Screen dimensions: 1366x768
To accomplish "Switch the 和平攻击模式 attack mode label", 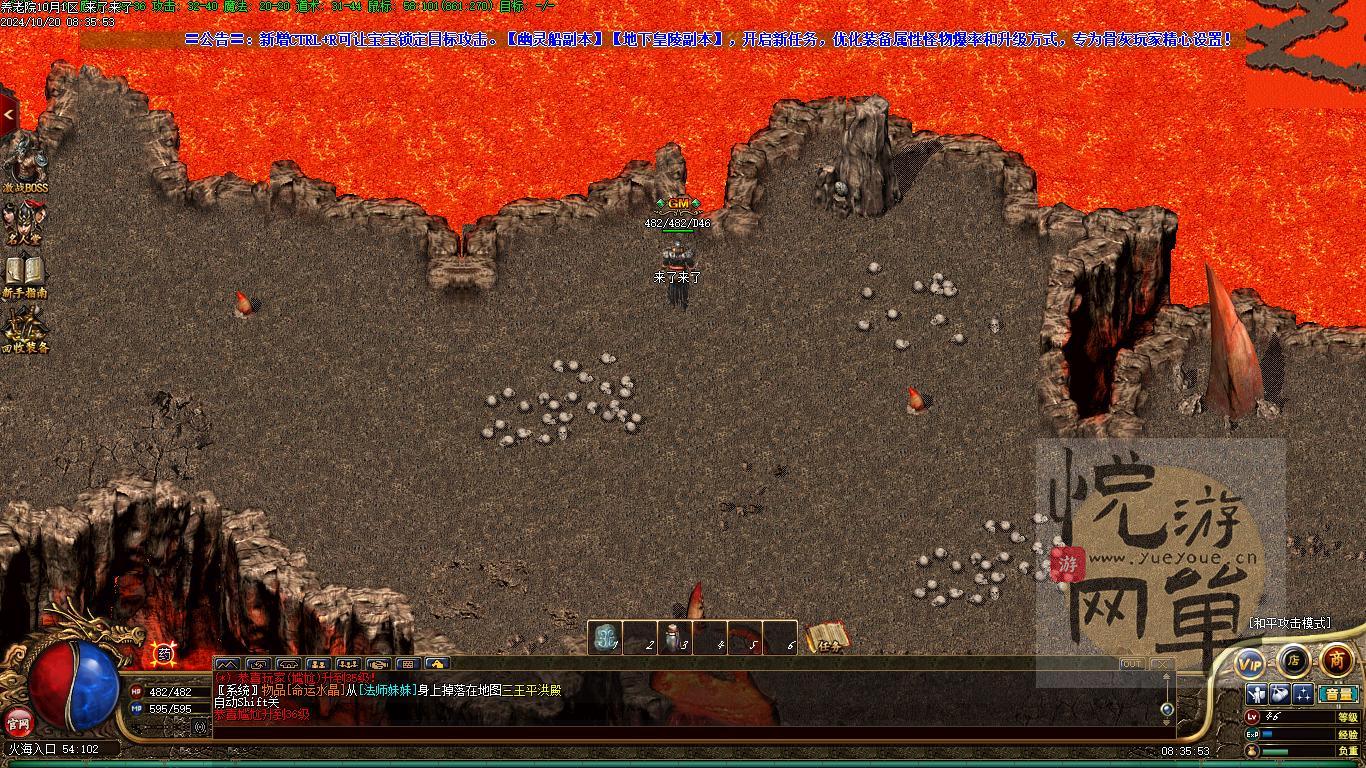I will point(1290,623).
